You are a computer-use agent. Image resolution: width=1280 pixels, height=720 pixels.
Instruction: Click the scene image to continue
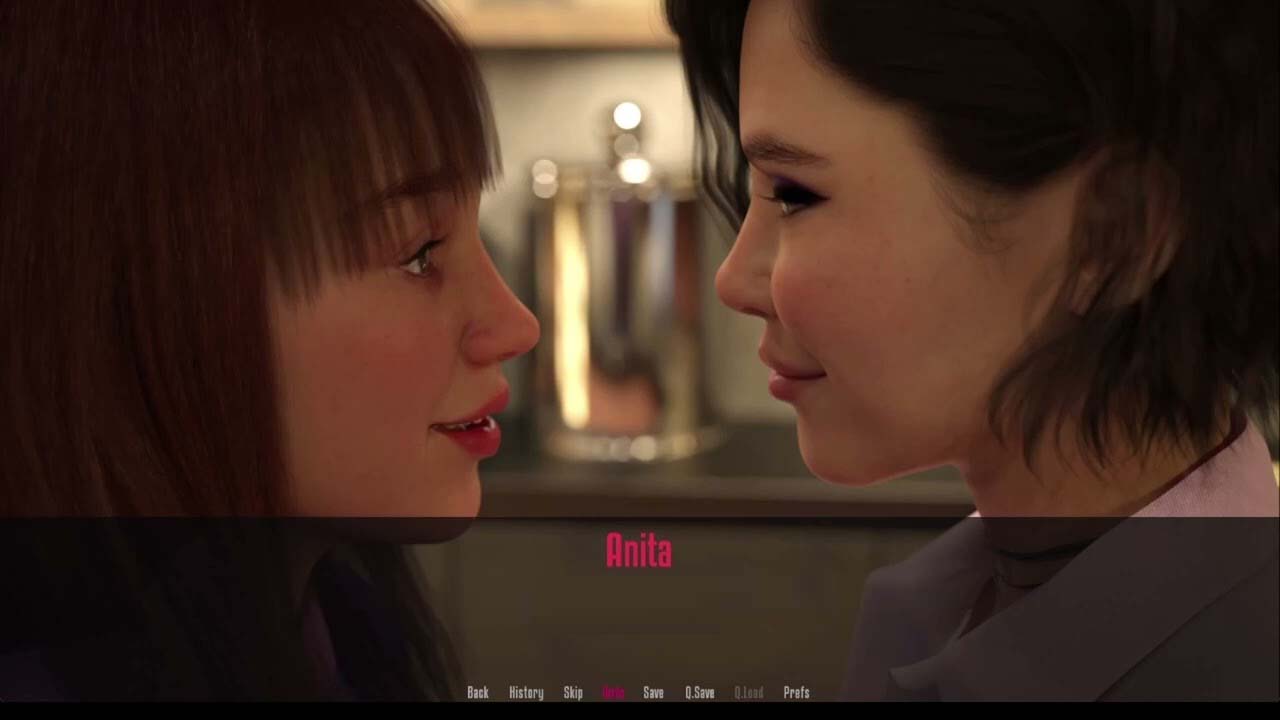click(640, 260)
